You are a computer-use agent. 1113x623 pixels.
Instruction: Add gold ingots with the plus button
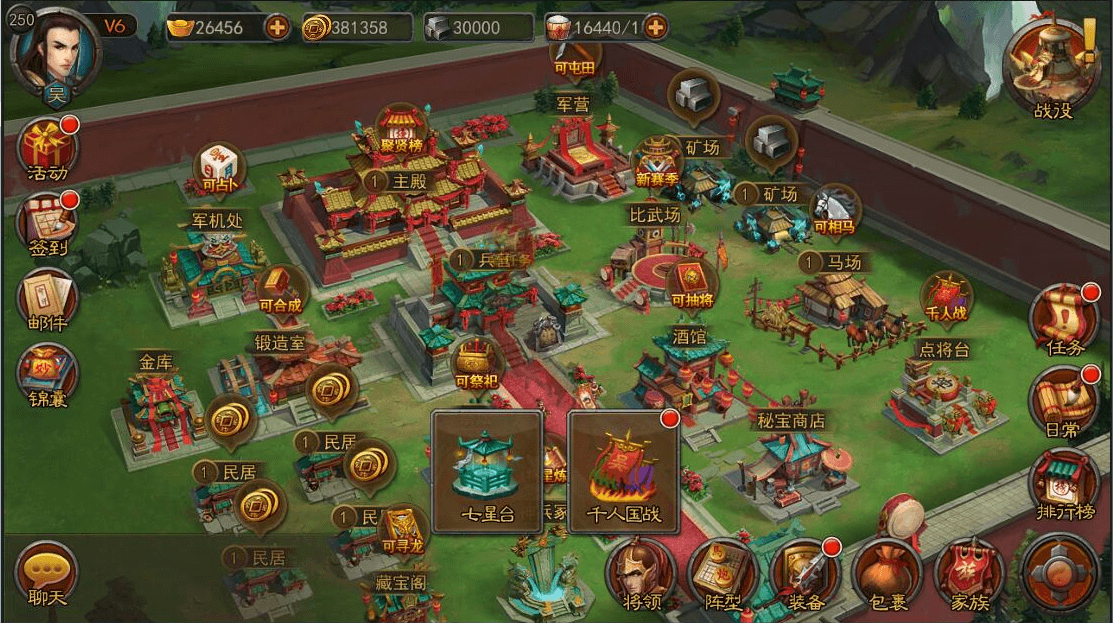tap(277, 27)
